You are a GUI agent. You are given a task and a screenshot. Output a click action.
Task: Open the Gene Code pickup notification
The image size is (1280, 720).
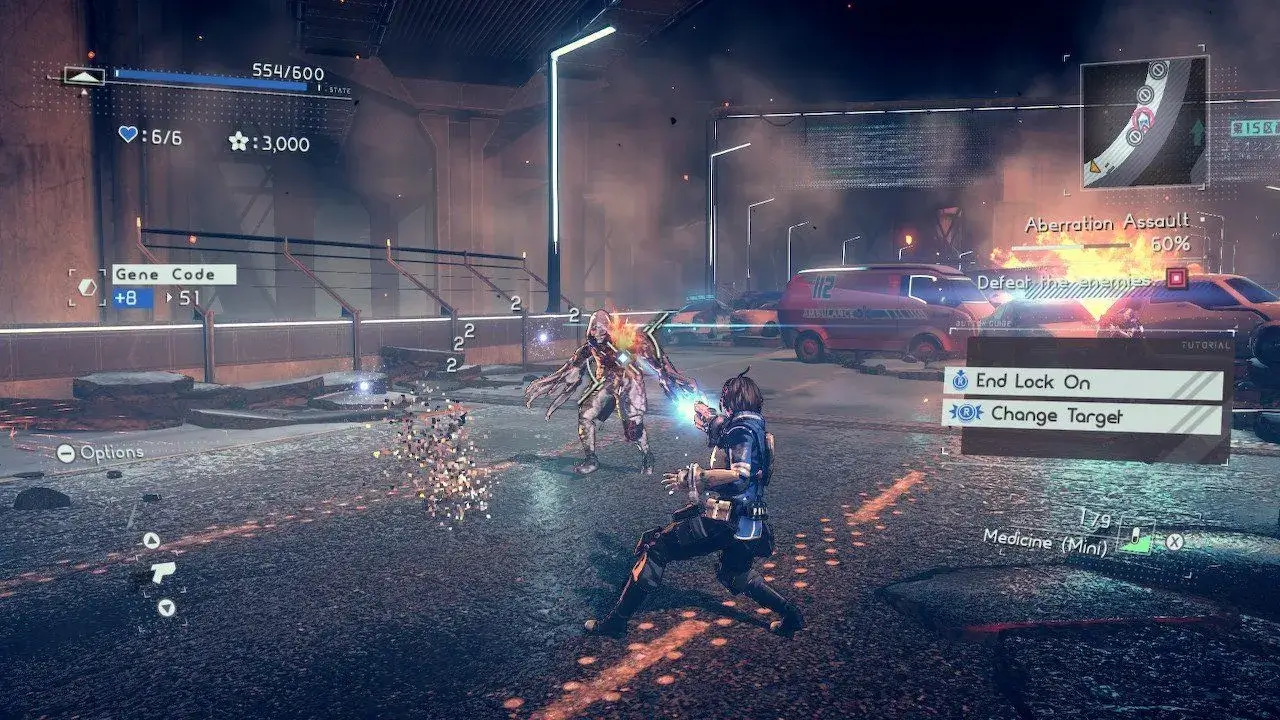pos(173,274)
